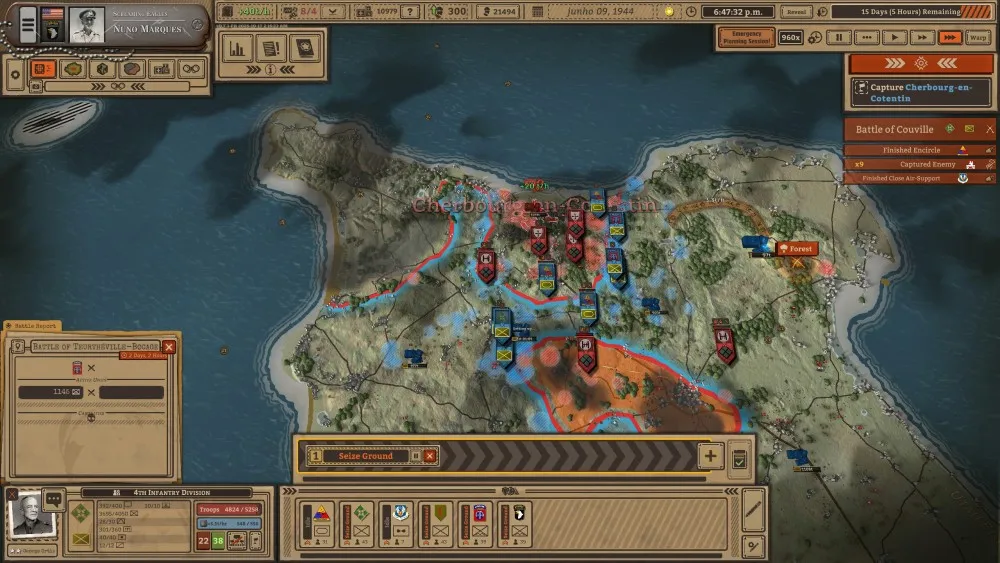The height and width of the screenshot is (563, 1000).
Task: Open the report document with exclamation mark
Action: [x=270, y=48]
